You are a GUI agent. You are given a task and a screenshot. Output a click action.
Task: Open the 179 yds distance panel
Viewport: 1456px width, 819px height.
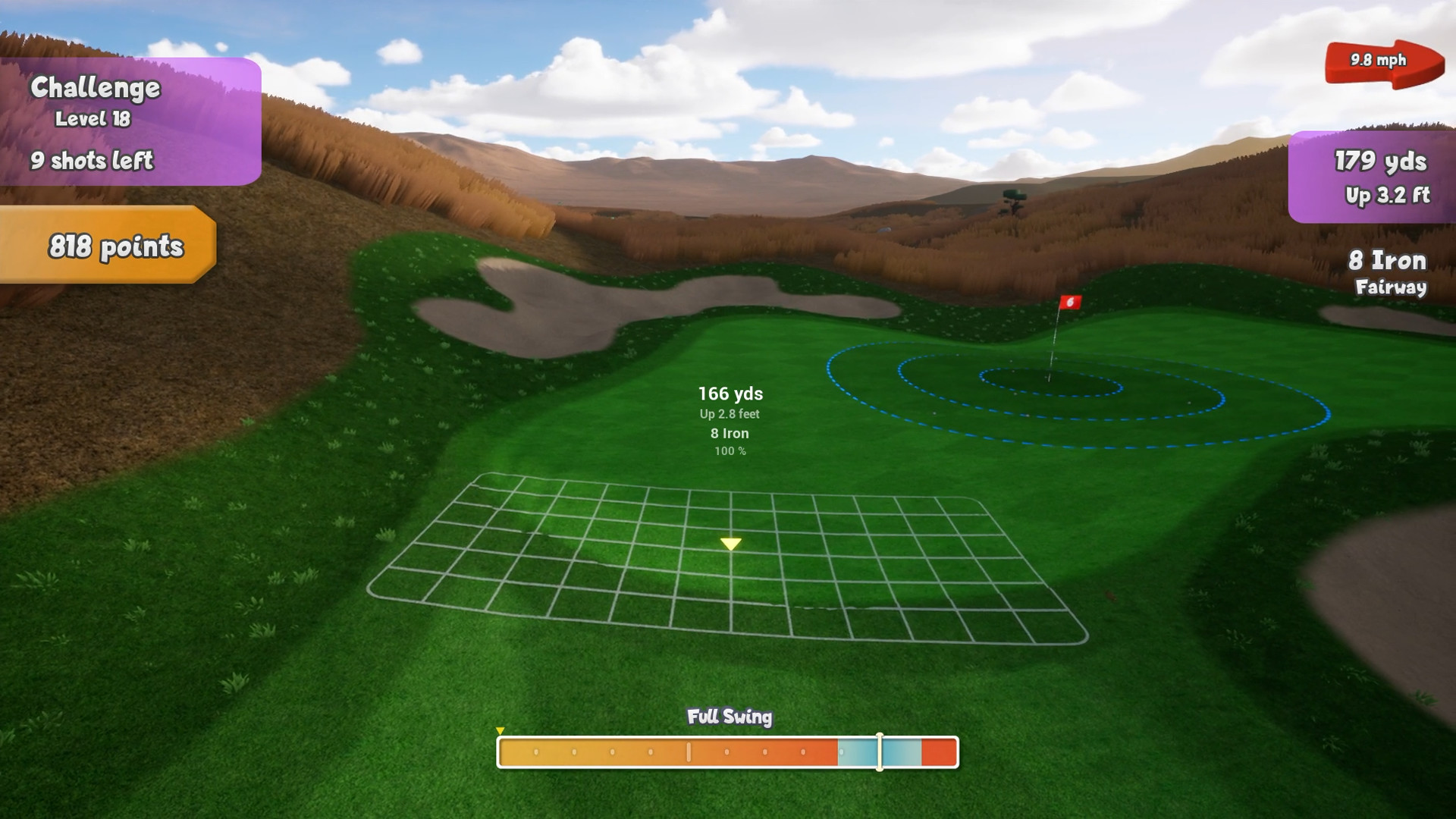click(x=1380, y=162)
